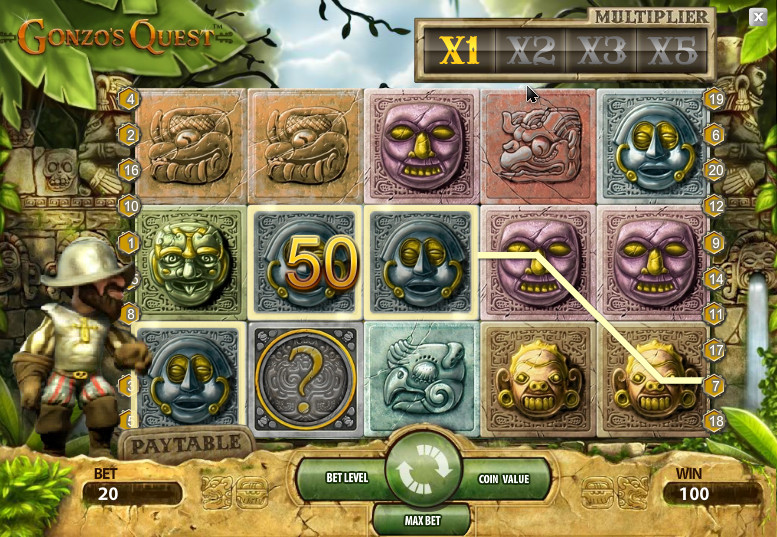The image size is (777, 537).
Task: Open the Paytable
Action: point(186,442)
